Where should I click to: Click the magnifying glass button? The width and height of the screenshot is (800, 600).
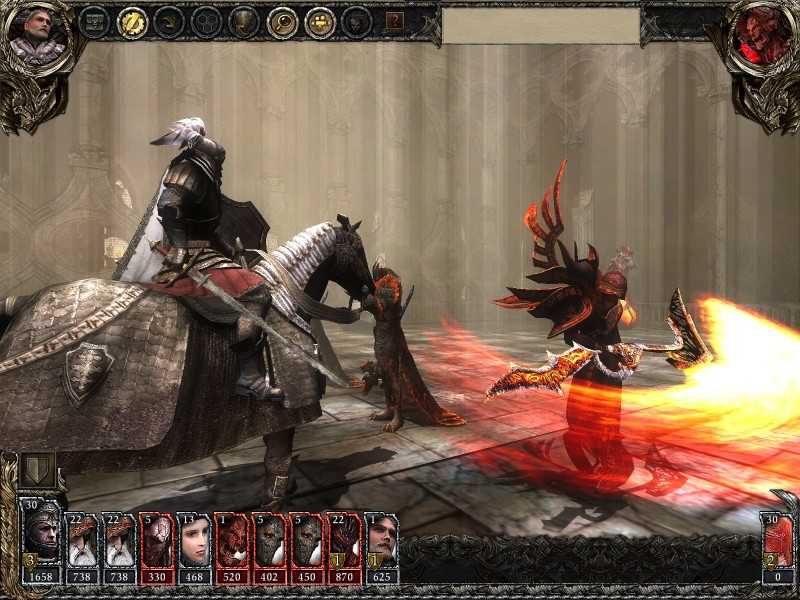[282, 22]
